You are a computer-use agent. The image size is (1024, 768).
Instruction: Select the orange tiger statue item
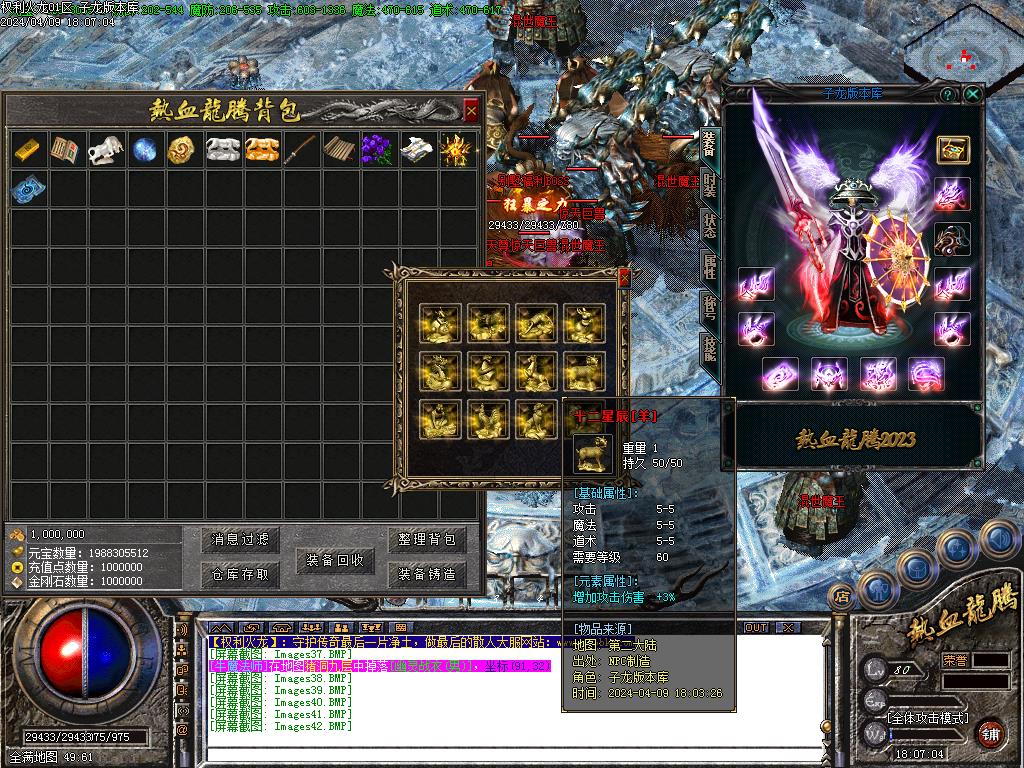(x=260, y=150)
